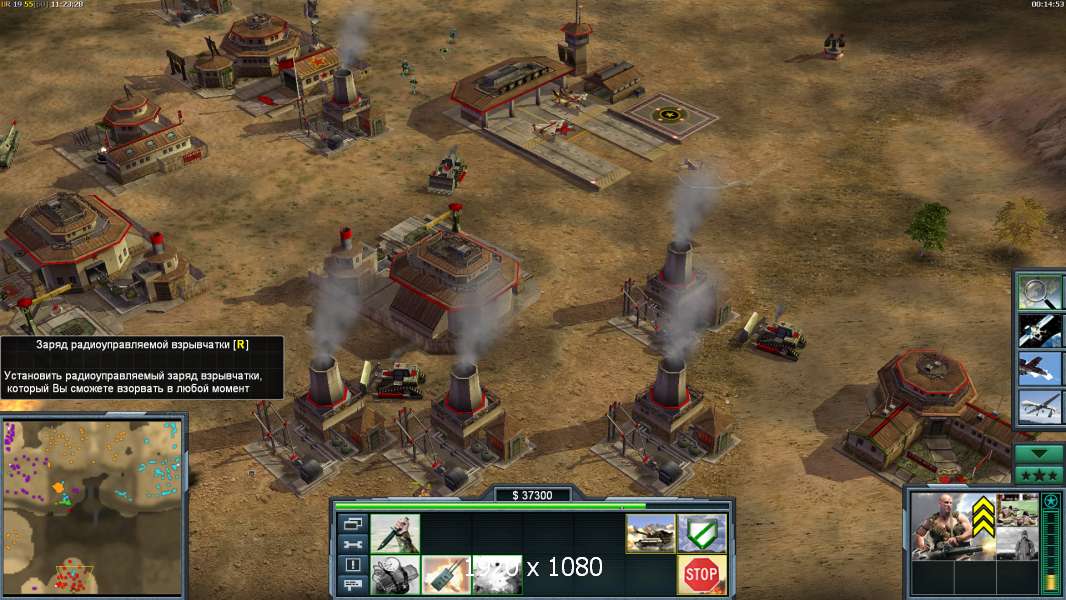Detonate charges with the explosion icon

click(497, 574)
